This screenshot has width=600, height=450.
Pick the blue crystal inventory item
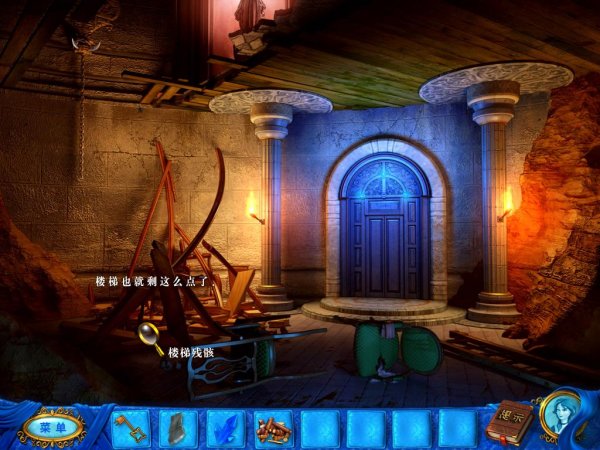tap(224, 428)
